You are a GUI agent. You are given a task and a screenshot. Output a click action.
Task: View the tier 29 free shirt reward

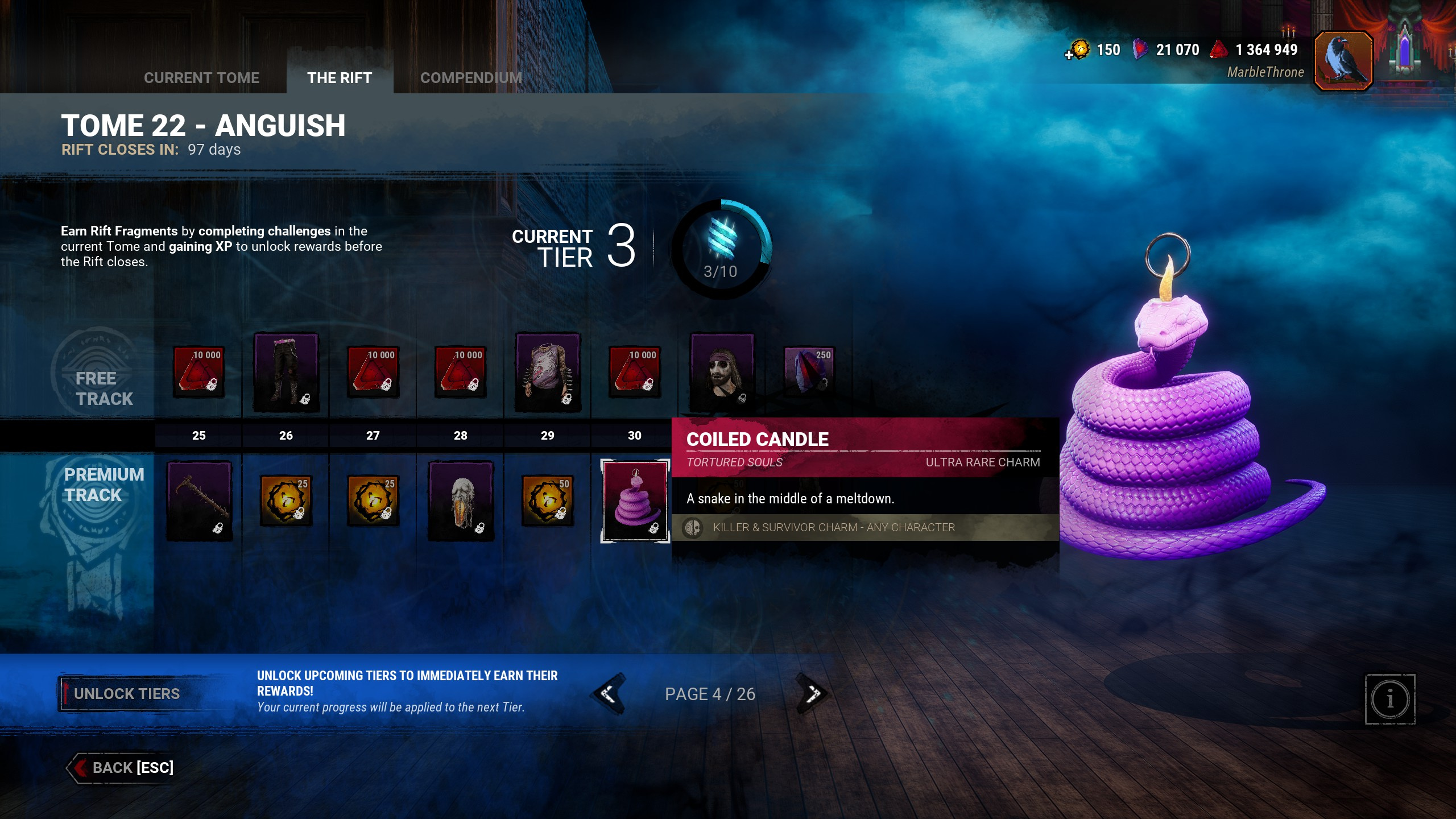[x=548, y=373]
